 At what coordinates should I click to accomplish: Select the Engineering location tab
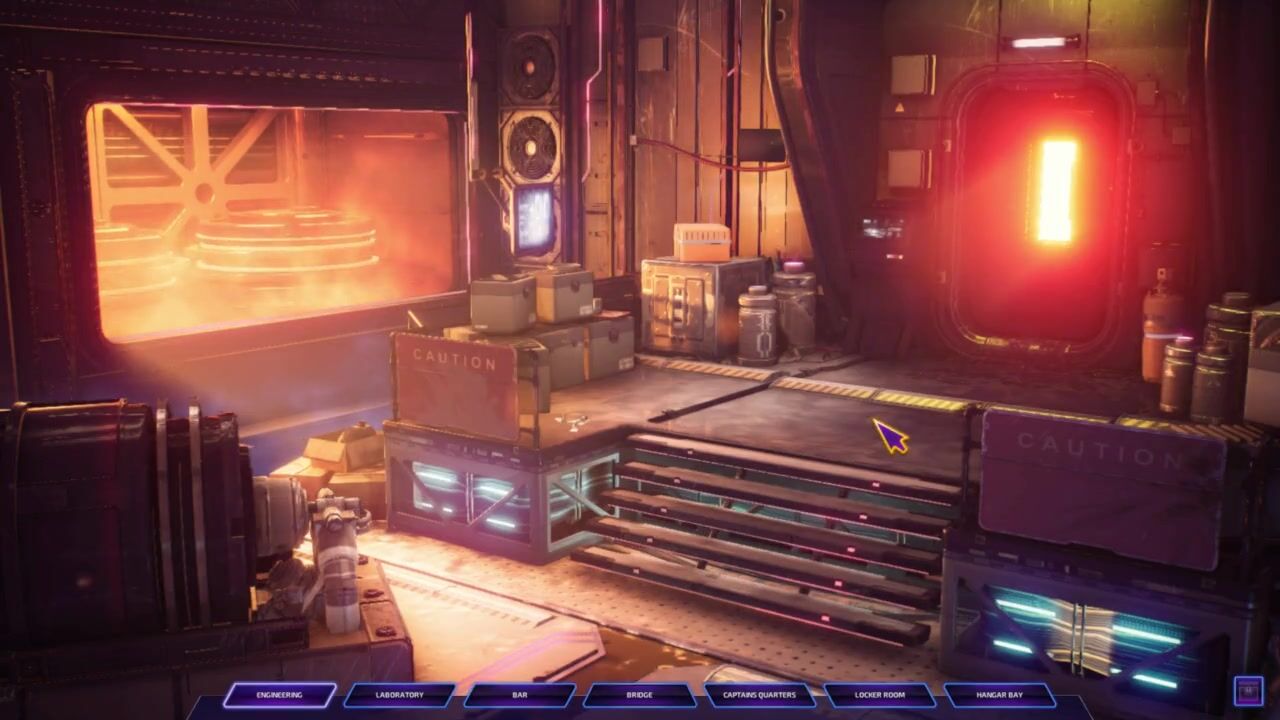click(279, 695)
